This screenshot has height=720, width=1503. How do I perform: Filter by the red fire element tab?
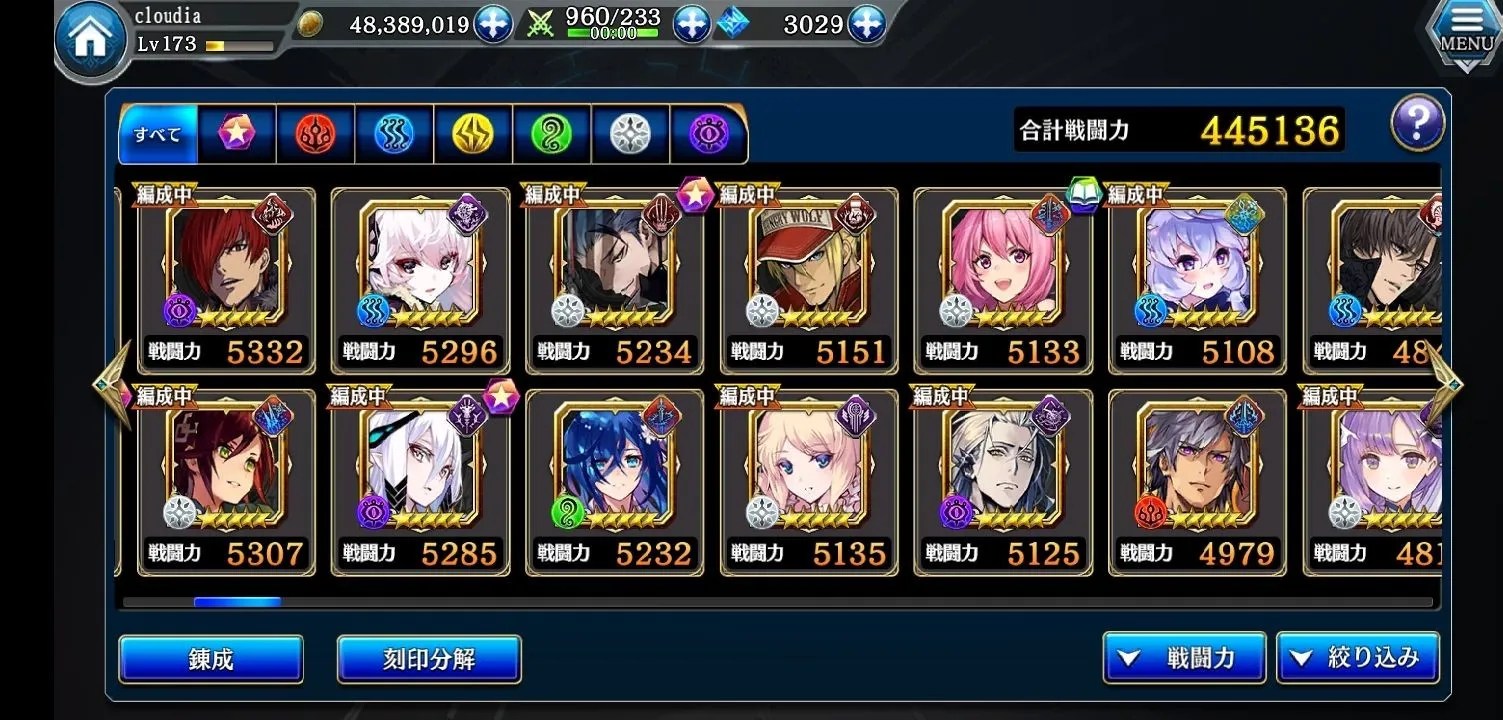(x=315, y=134)
